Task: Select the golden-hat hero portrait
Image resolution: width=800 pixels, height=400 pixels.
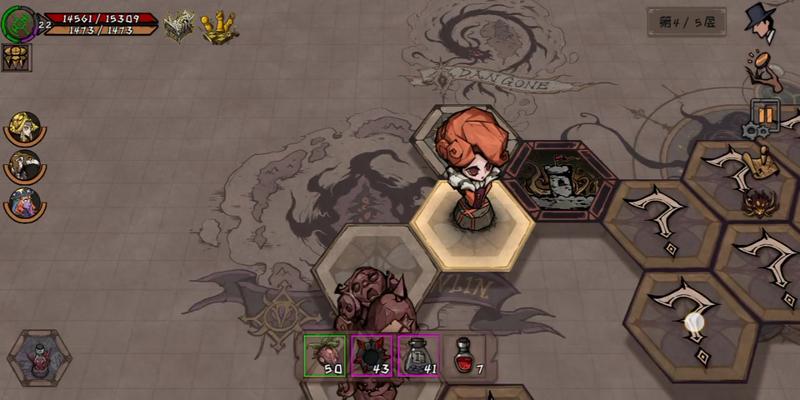Action: tap(23, 126)
